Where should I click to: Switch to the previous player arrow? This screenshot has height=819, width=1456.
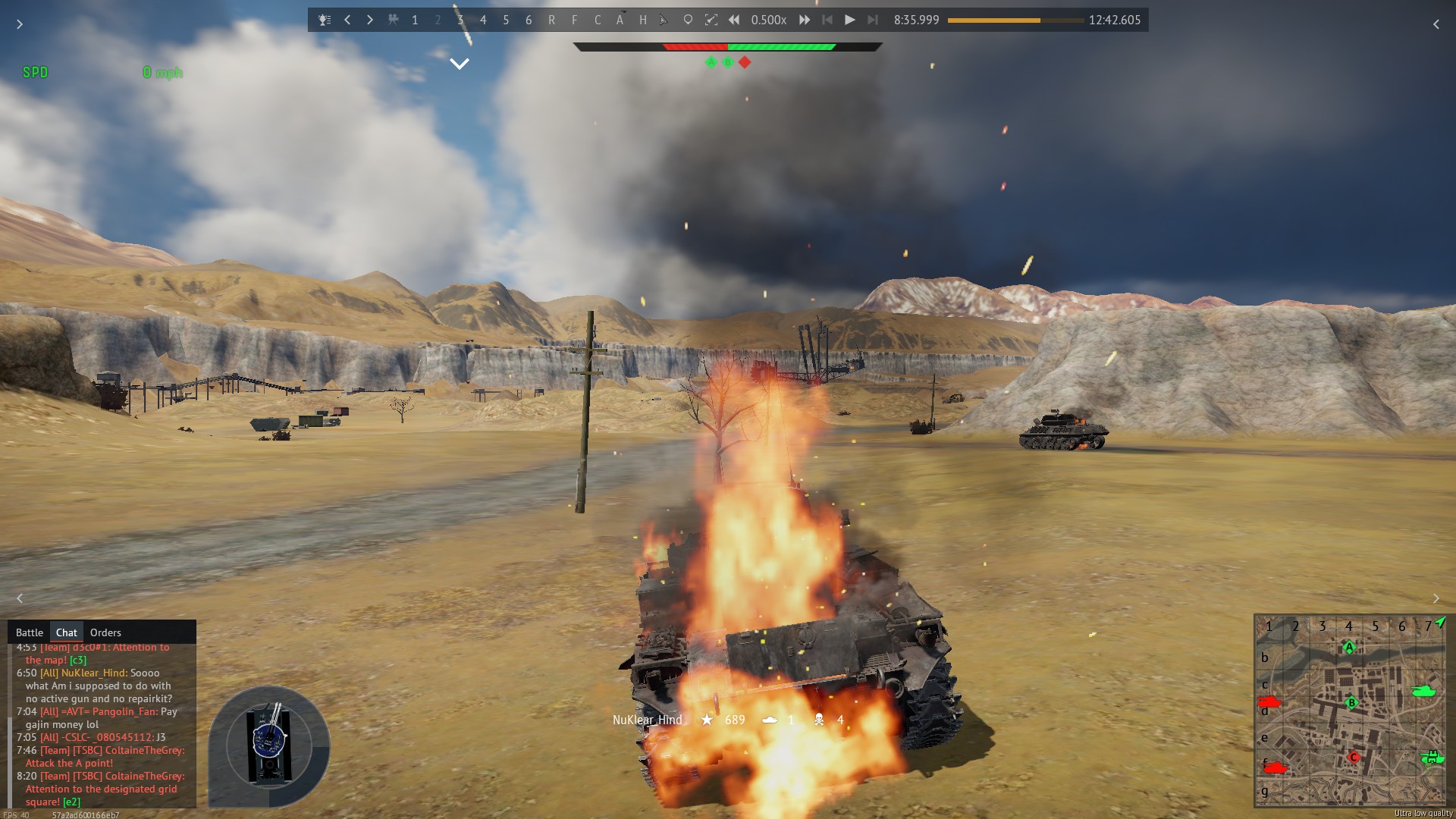point(347,20)
